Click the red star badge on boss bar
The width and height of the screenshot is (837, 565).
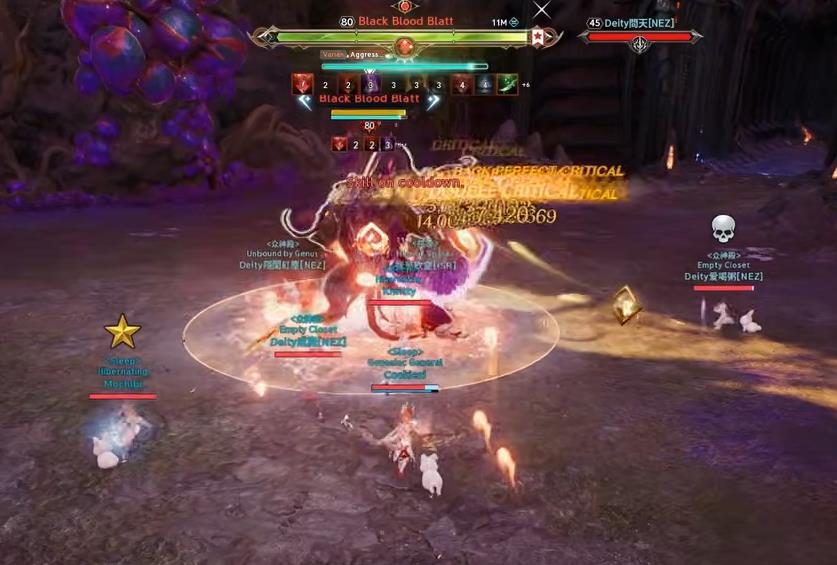coord(537,38)
